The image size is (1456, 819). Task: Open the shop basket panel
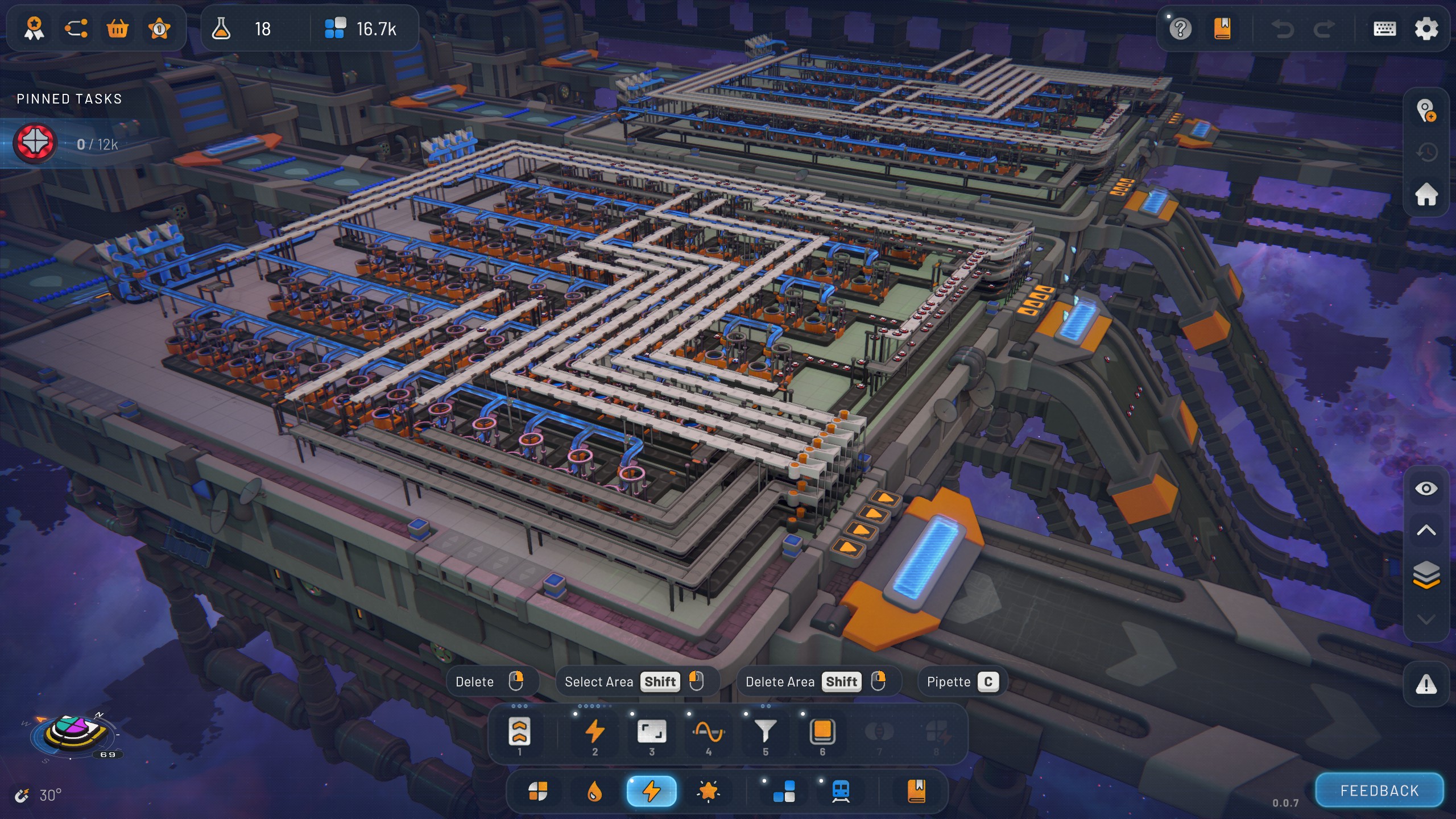(118, 28)
